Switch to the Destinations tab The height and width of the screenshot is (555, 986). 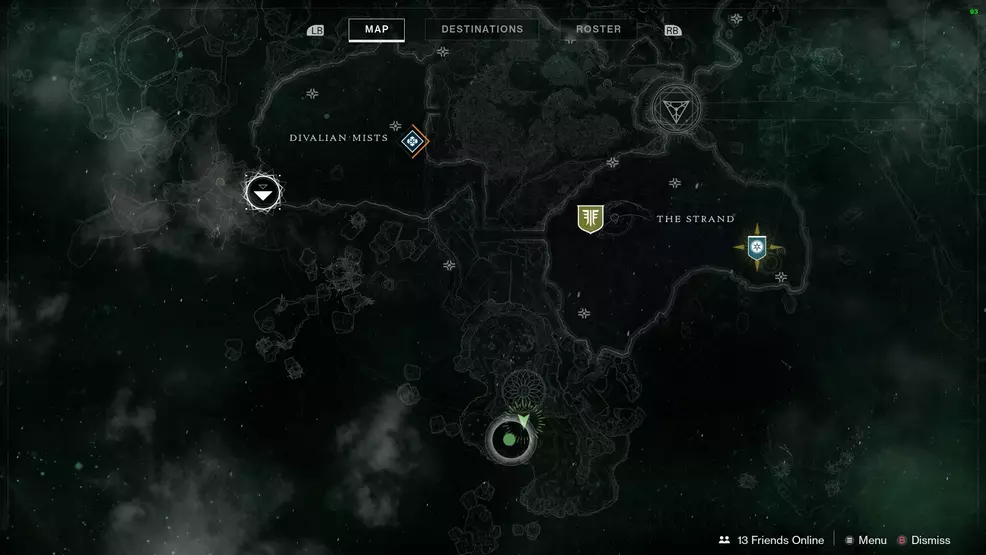pyautogui.click(x=482, y=29)
